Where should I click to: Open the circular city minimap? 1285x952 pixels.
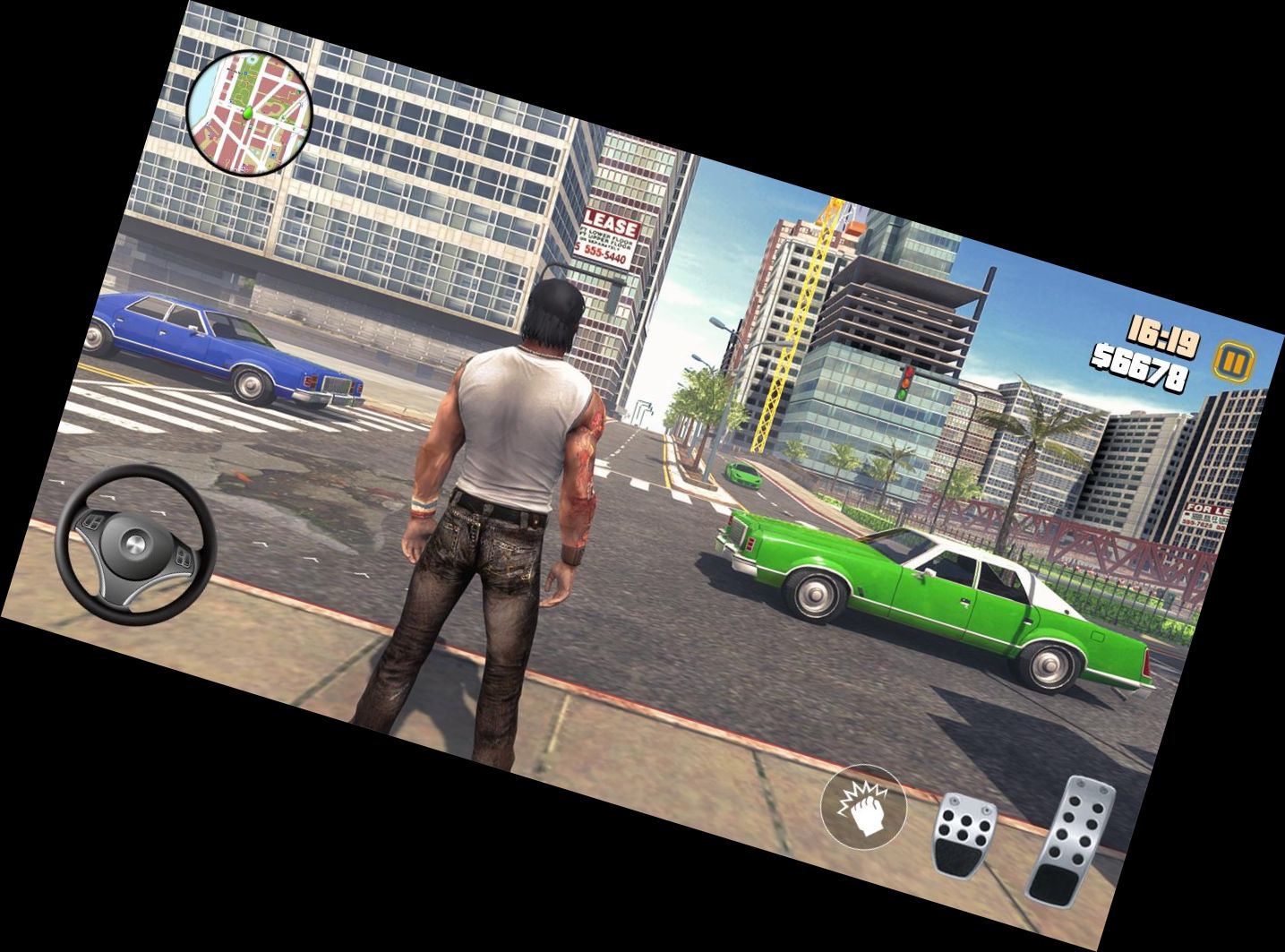[x=249, y=113]
